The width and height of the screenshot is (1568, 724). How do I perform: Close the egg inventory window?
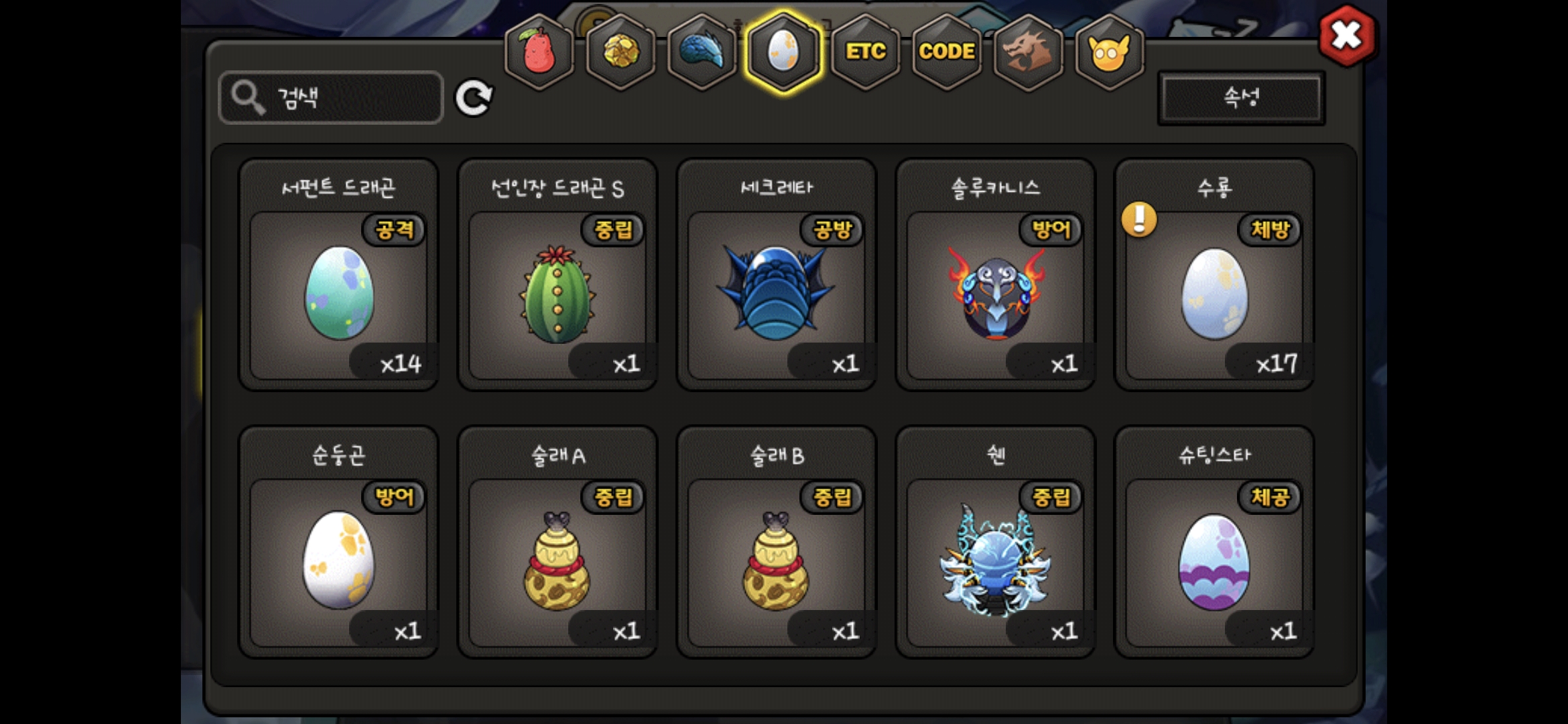coord(1346,36)
